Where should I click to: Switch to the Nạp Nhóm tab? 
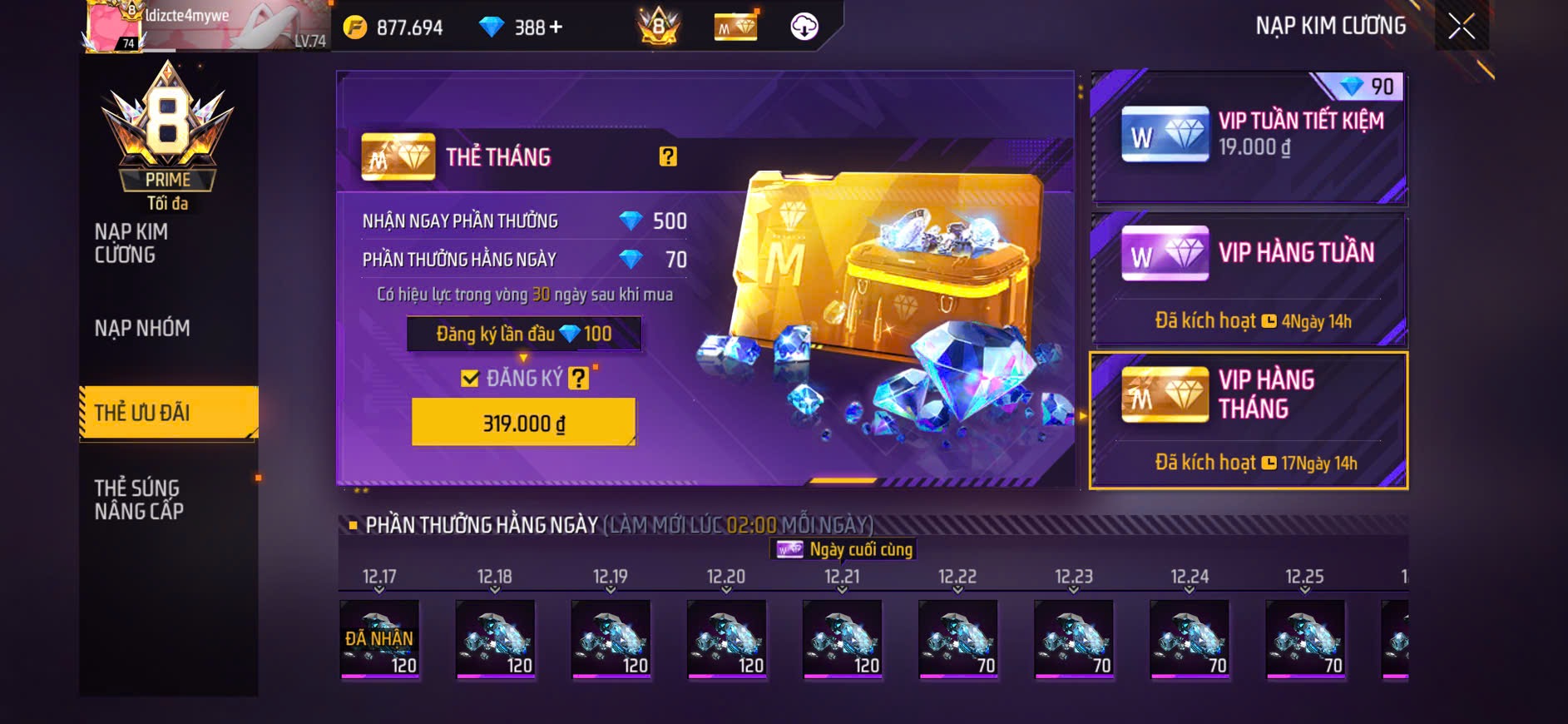[142, 329]
